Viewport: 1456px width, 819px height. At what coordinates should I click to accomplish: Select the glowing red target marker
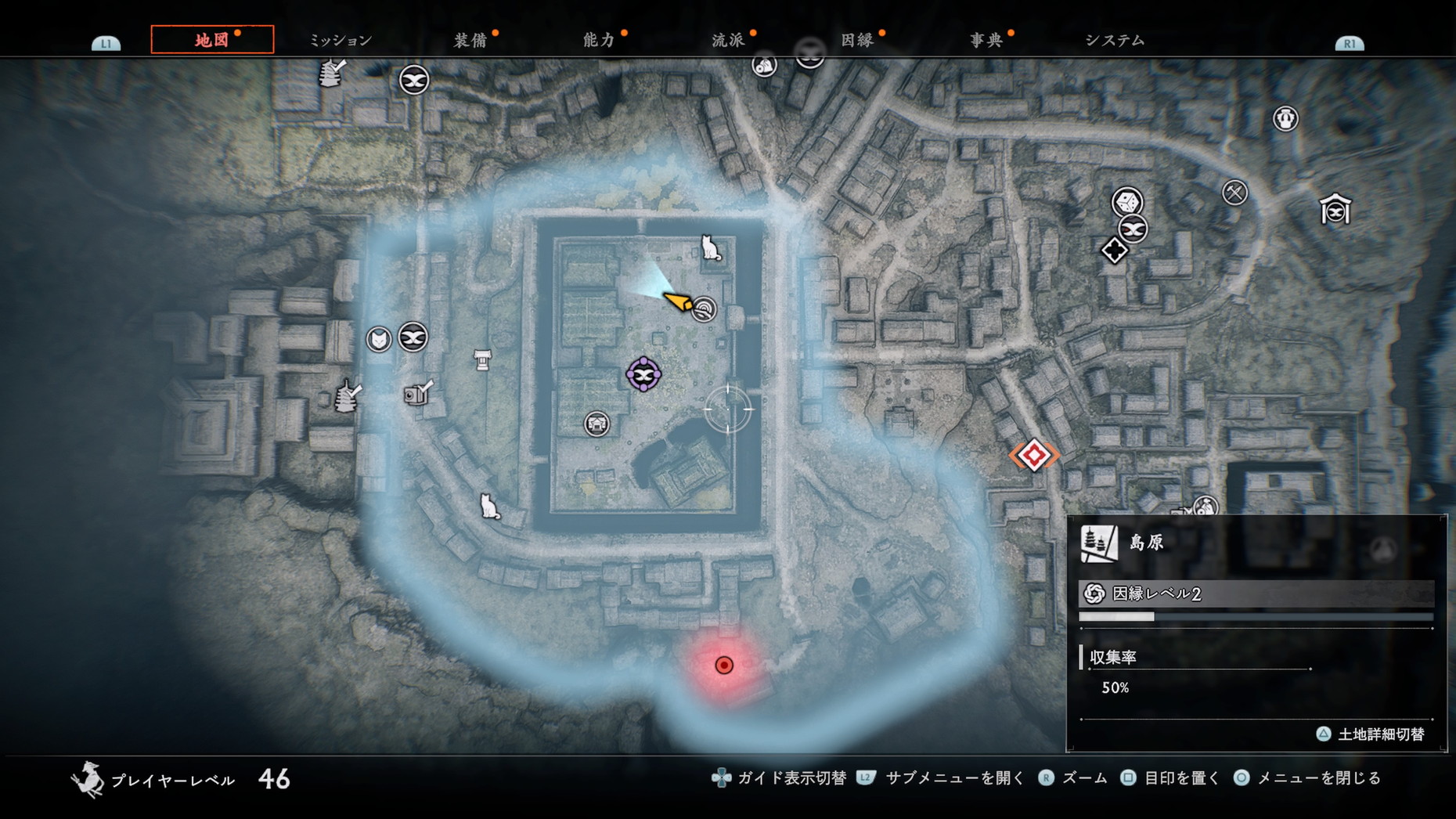(724, 666)
